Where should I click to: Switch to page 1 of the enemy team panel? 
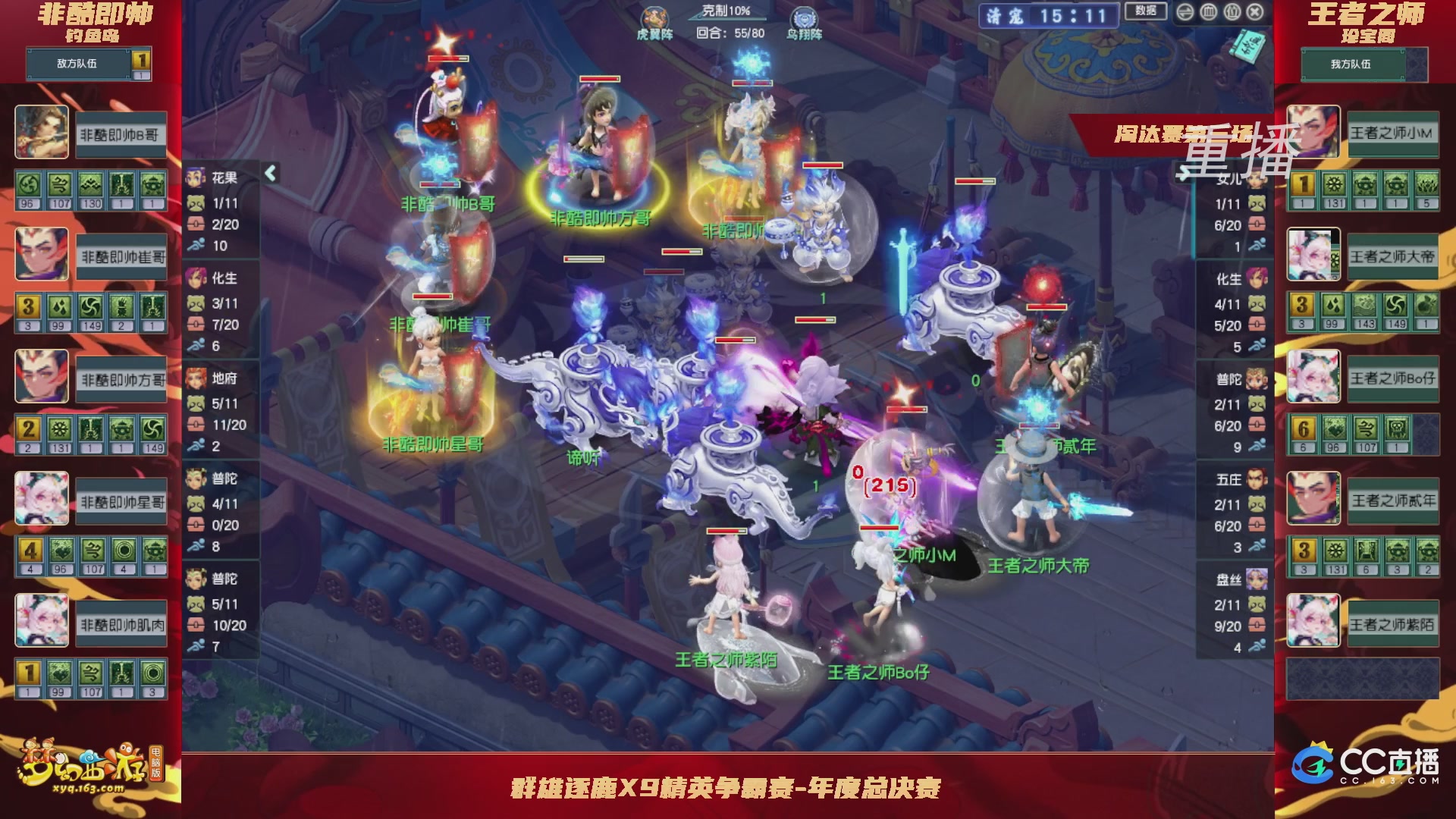pyautogui.click(x=142, y=58)
